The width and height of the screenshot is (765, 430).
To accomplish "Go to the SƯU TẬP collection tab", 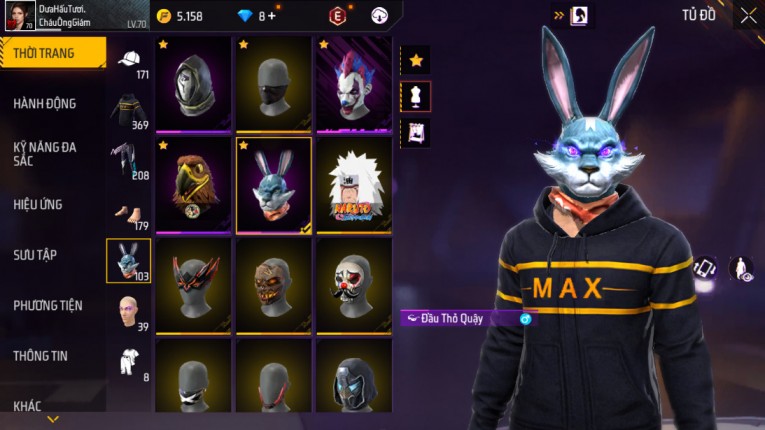I will 35,255.
